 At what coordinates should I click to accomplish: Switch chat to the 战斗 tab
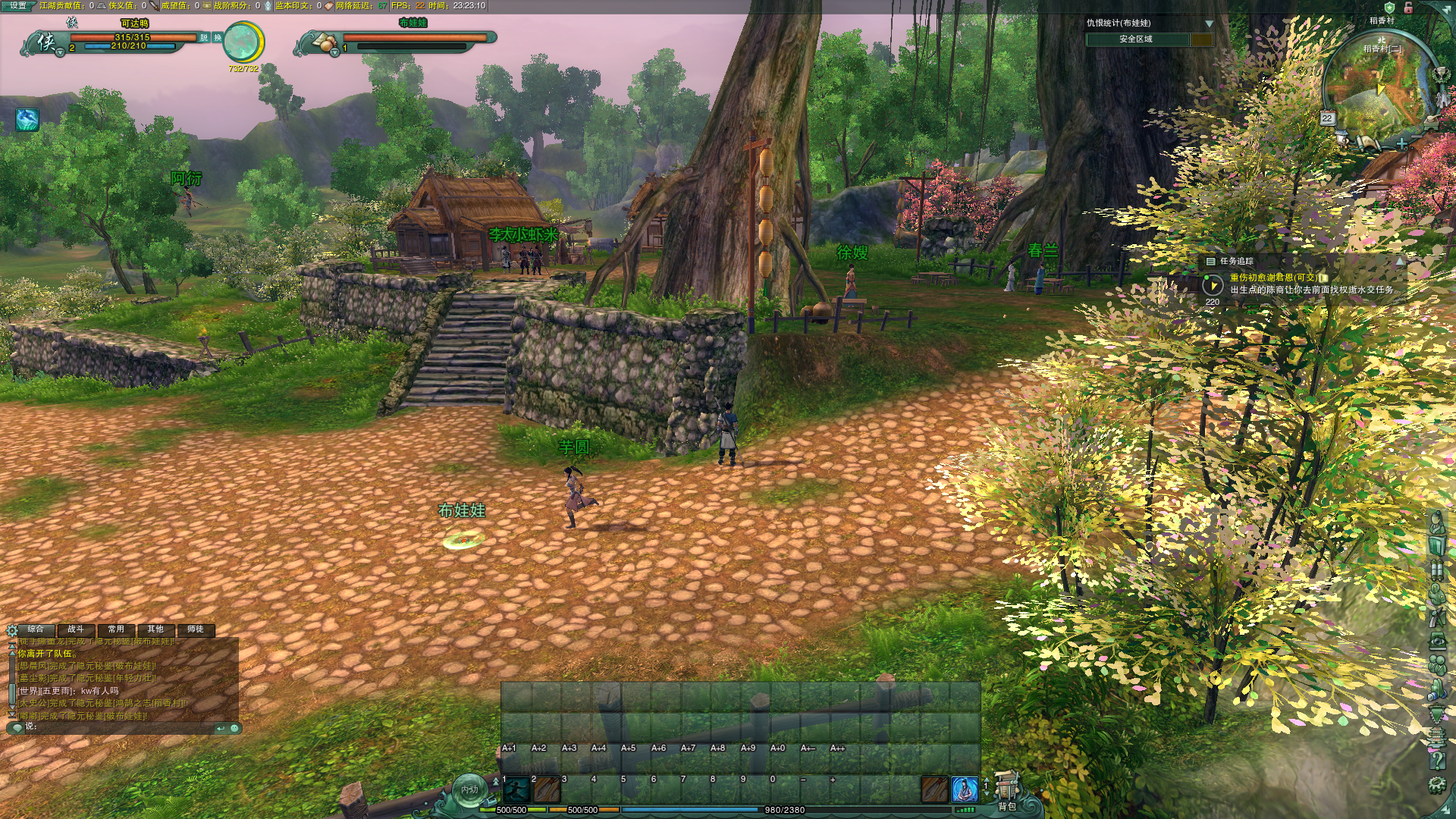(x=76, y=629)
